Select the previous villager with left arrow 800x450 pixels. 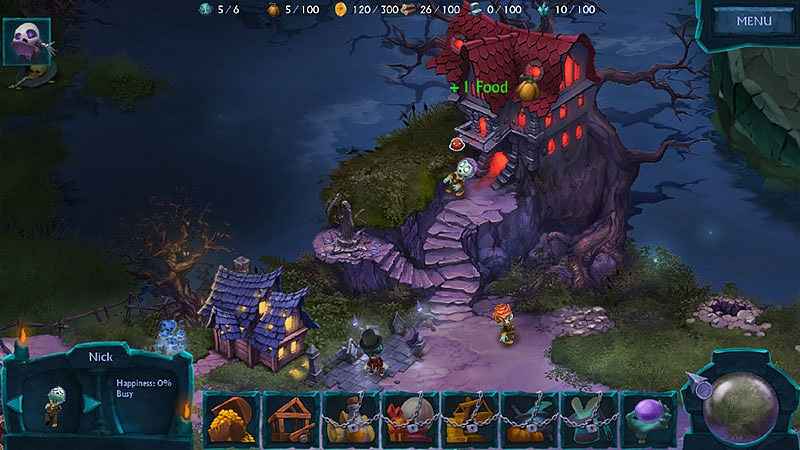pos(15,403)
